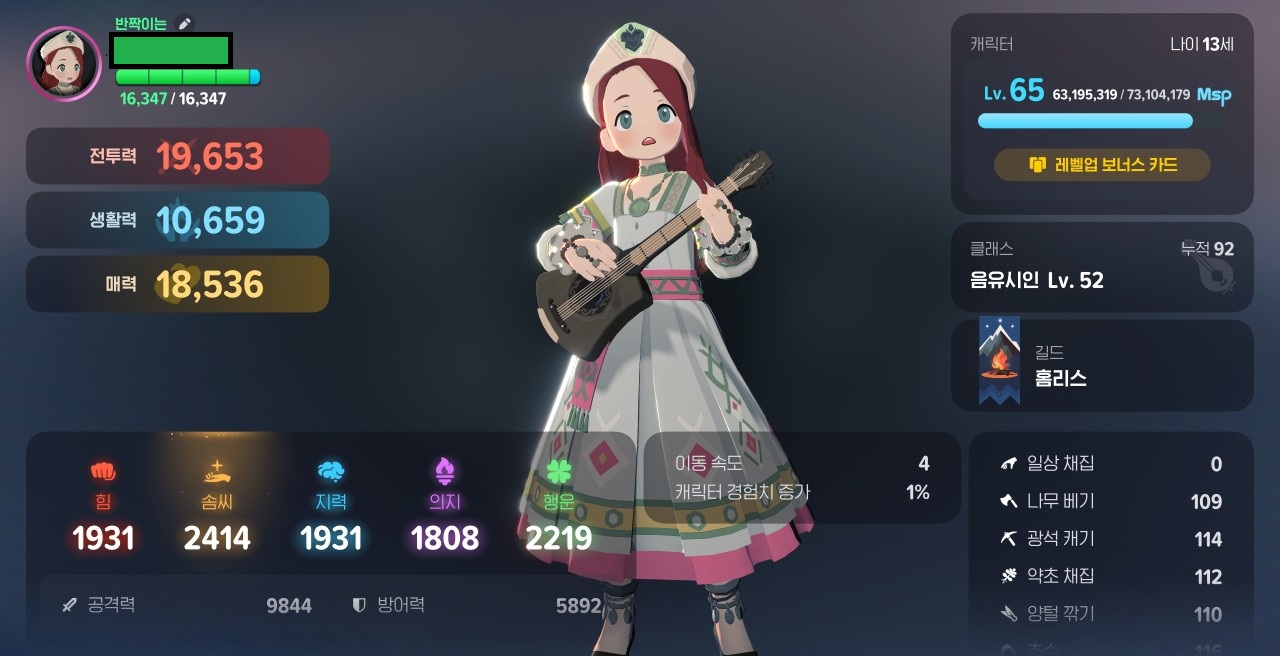Select the 광석 캐기 skill row
1280x656 pixels.
1110,539
